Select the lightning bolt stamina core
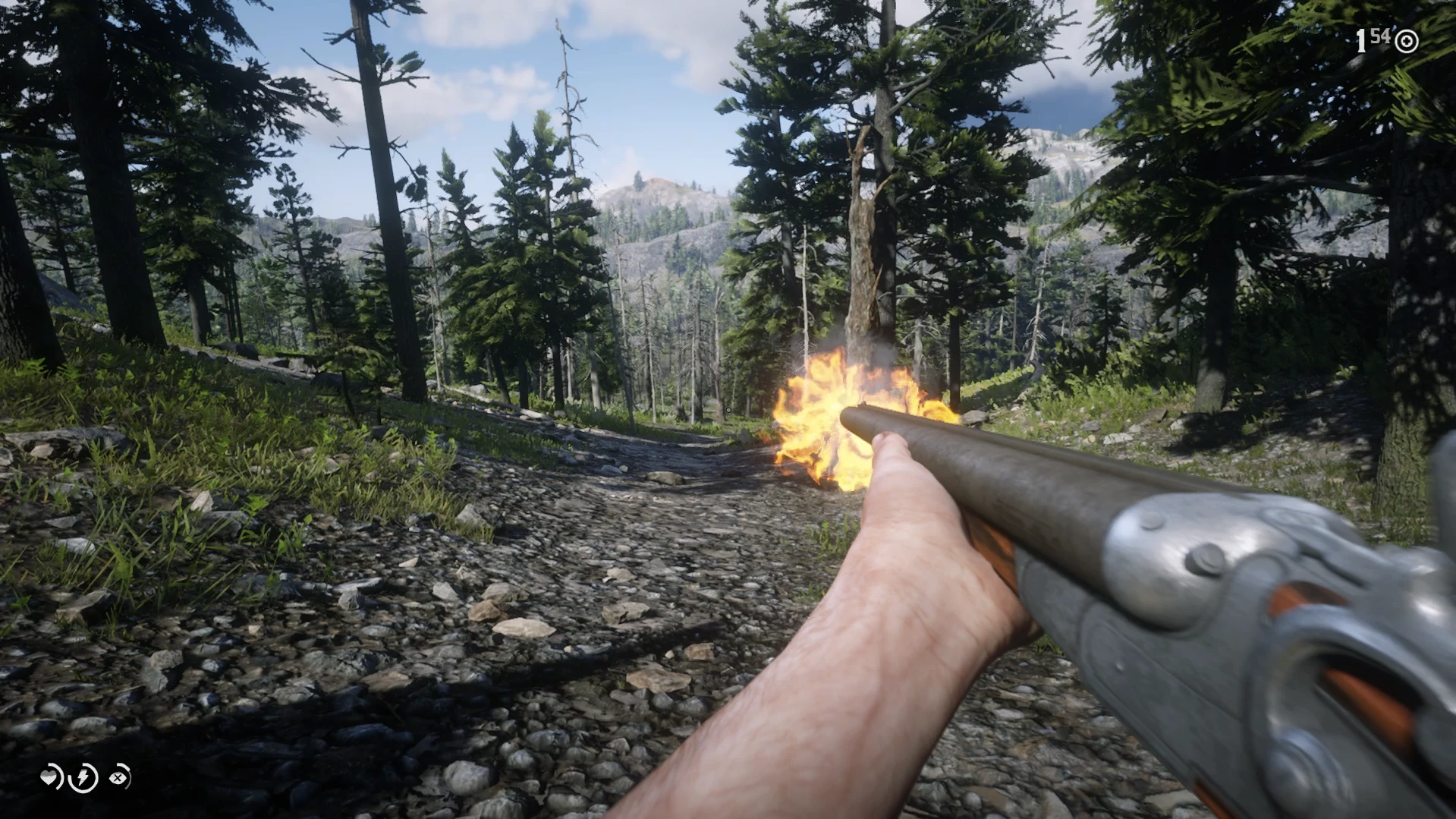Screen dimensions: 1456x819 (x=83, y=777)
